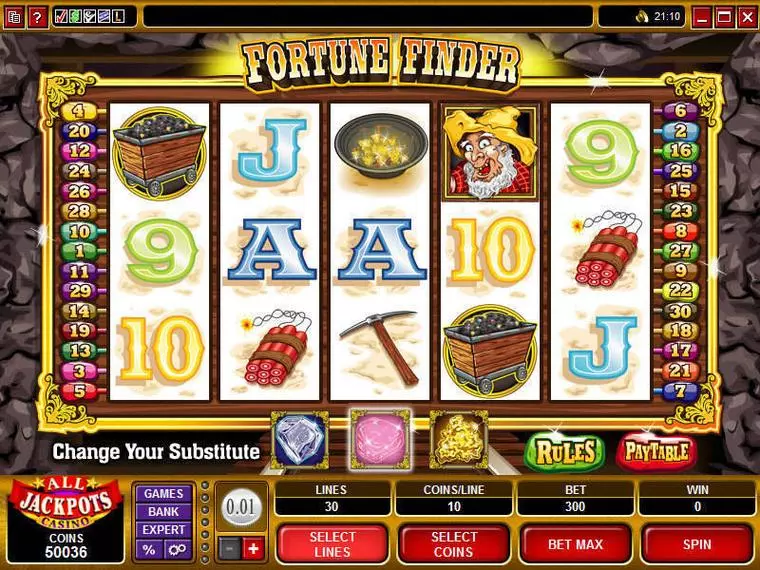The image size is (760, 570).
Task: Choose the Select Lines button
Action: (331, 544)
